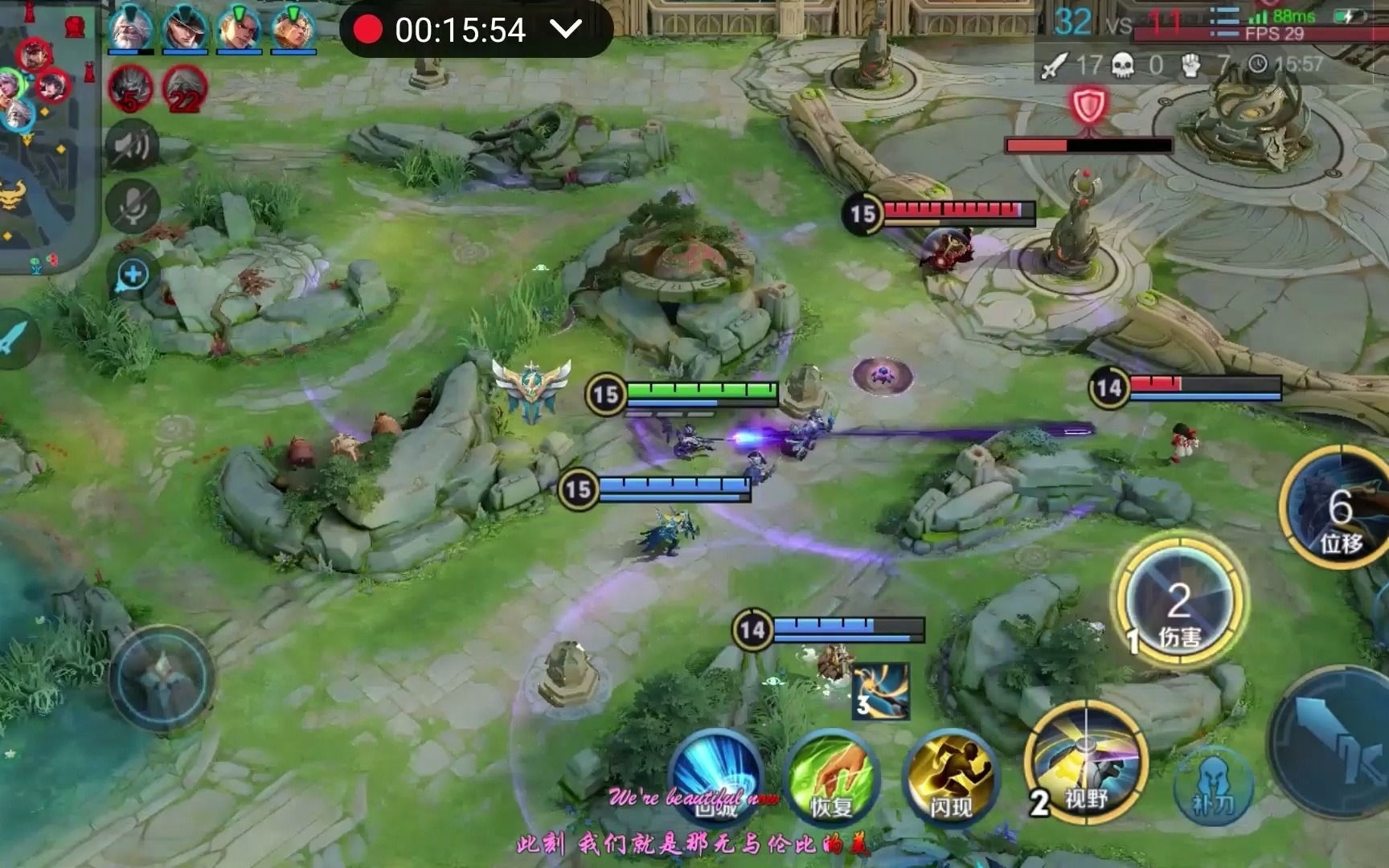1389x868 pixels.
Task: Click the small skill icon marked 3
Action: click(881, 690)
